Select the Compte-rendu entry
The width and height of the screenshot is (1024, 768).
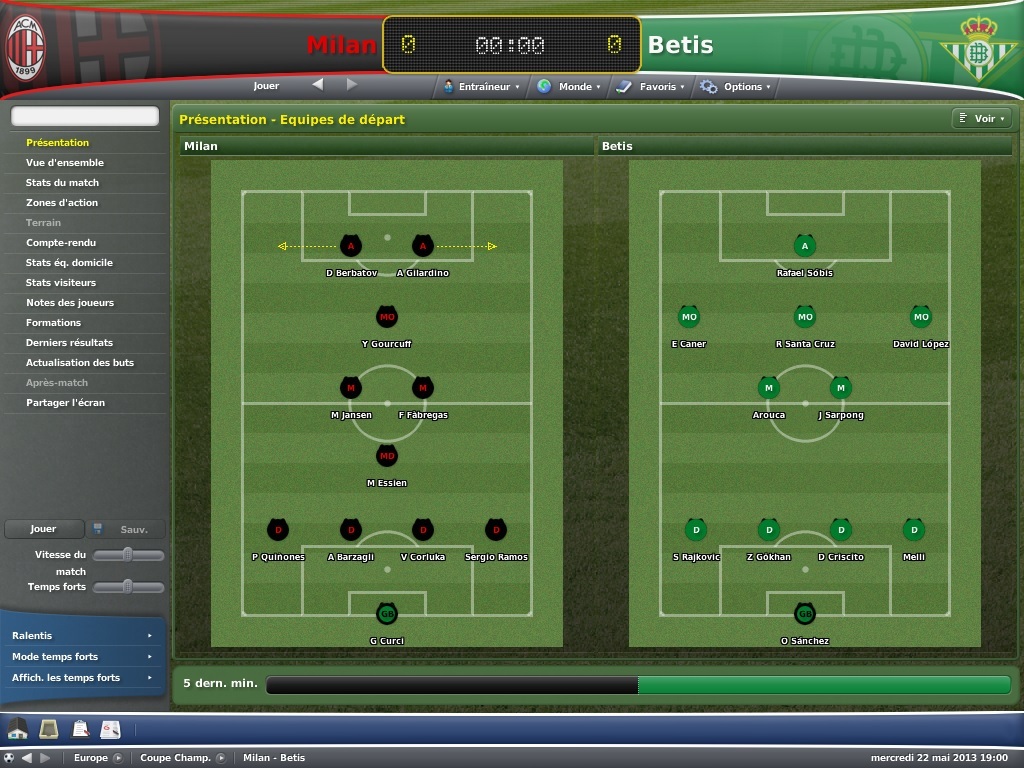tap(60, 243)
